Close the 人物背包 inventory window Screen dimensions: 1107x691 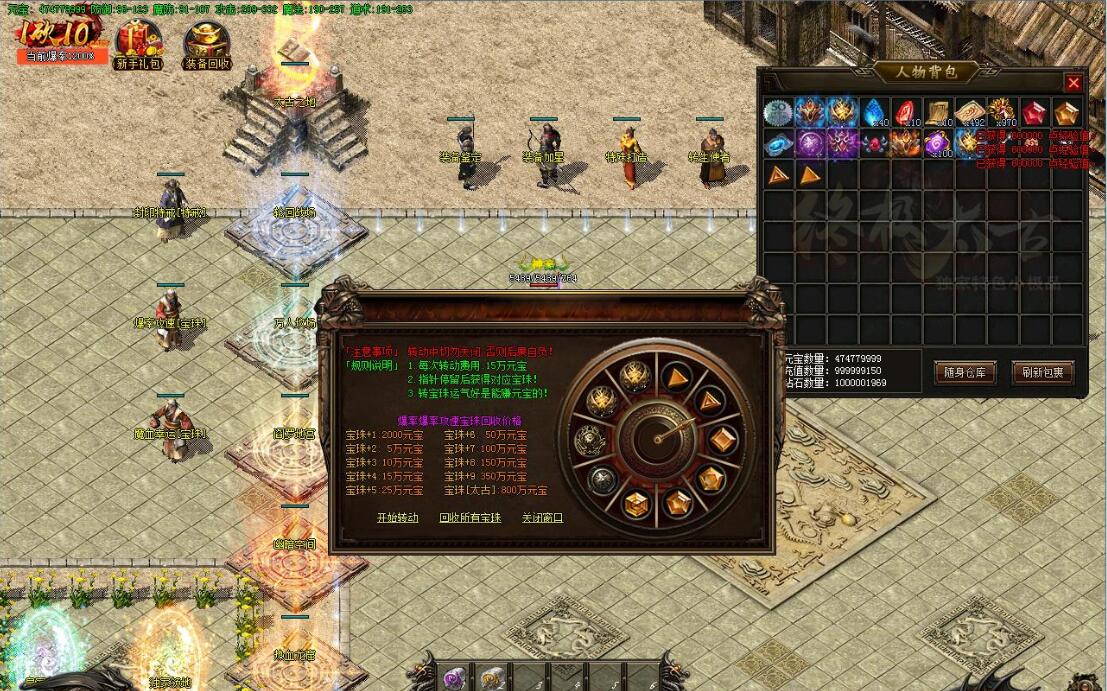(1073, 83)
